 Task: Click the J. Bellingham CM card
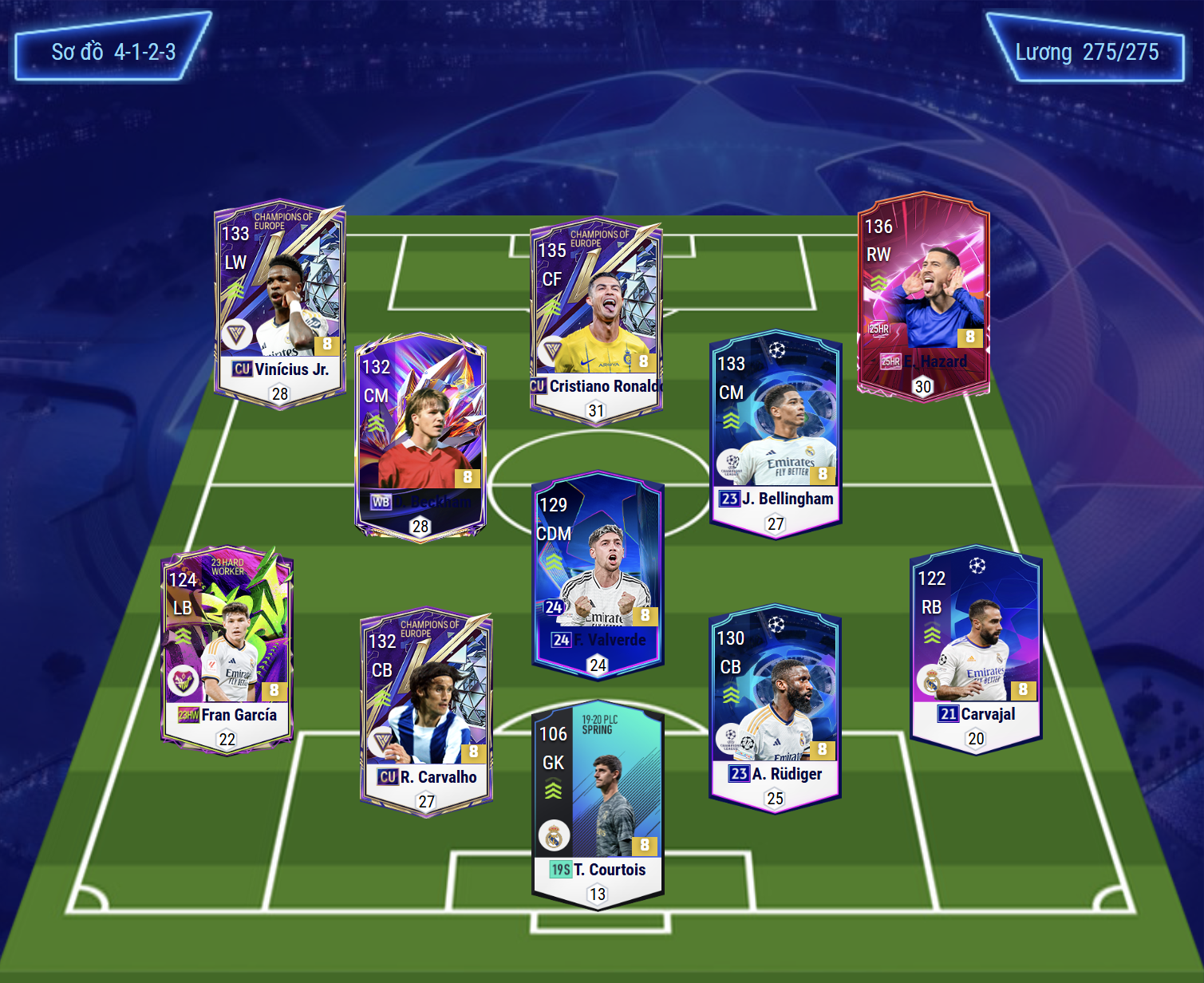pos(776,433)
